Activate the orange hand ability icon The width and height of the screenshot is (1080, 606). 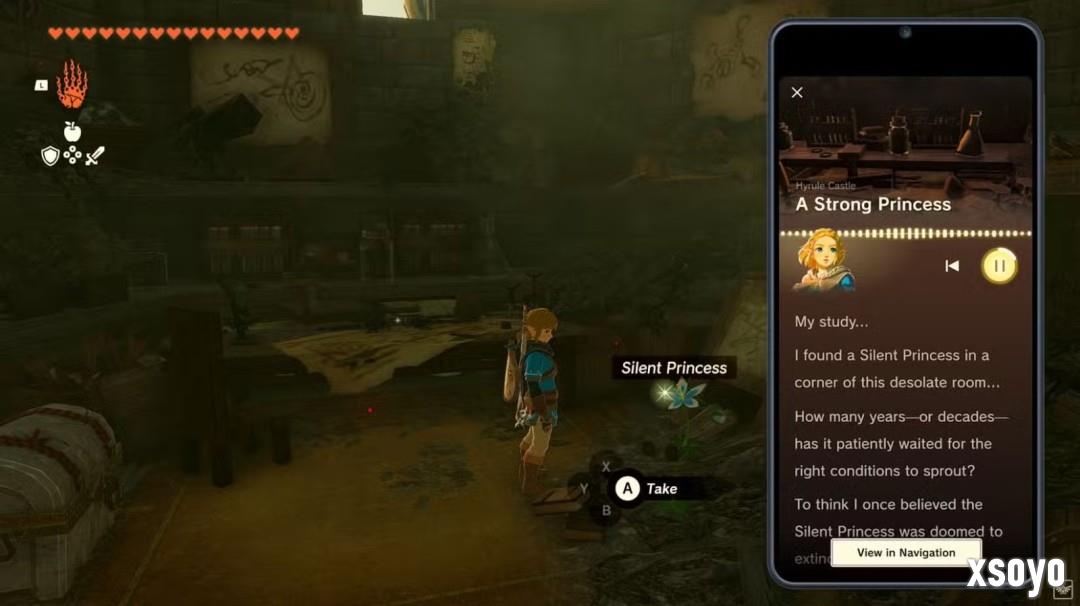click(71, 85)
